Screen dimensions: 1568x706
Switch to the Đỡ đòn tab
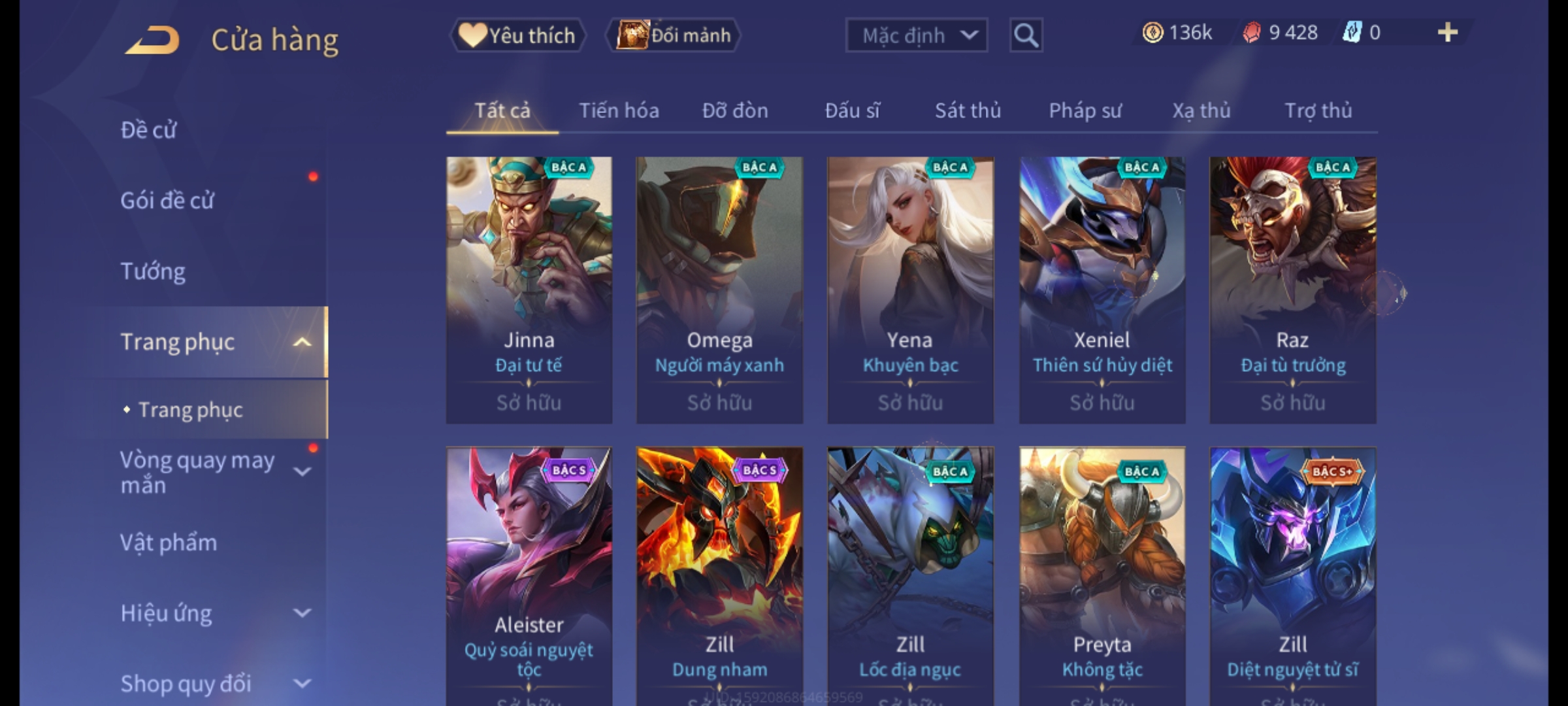pyautogui.click(x=735, y=111)
